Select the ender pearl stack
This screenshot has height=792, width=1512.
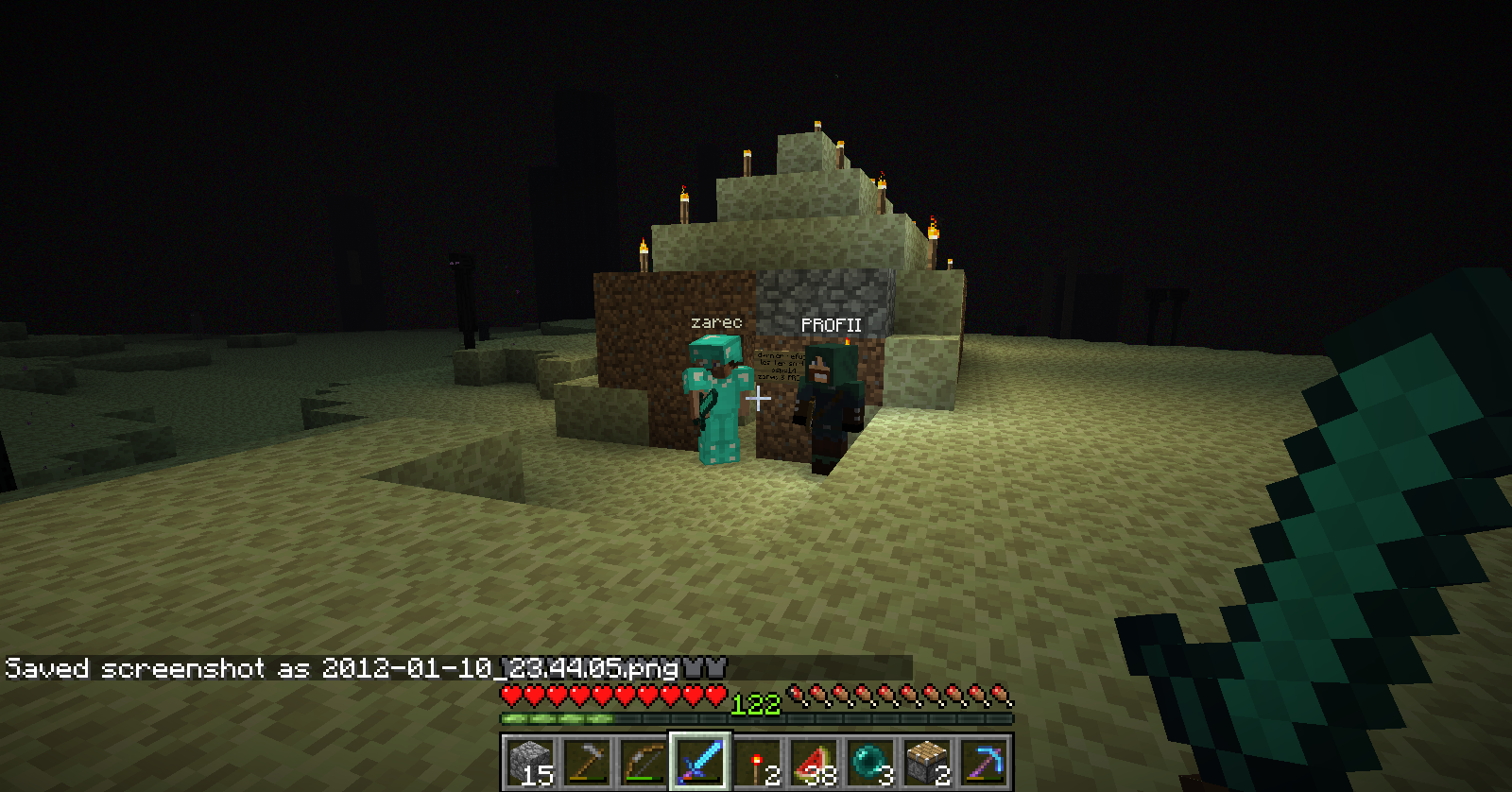click(869, 761)
